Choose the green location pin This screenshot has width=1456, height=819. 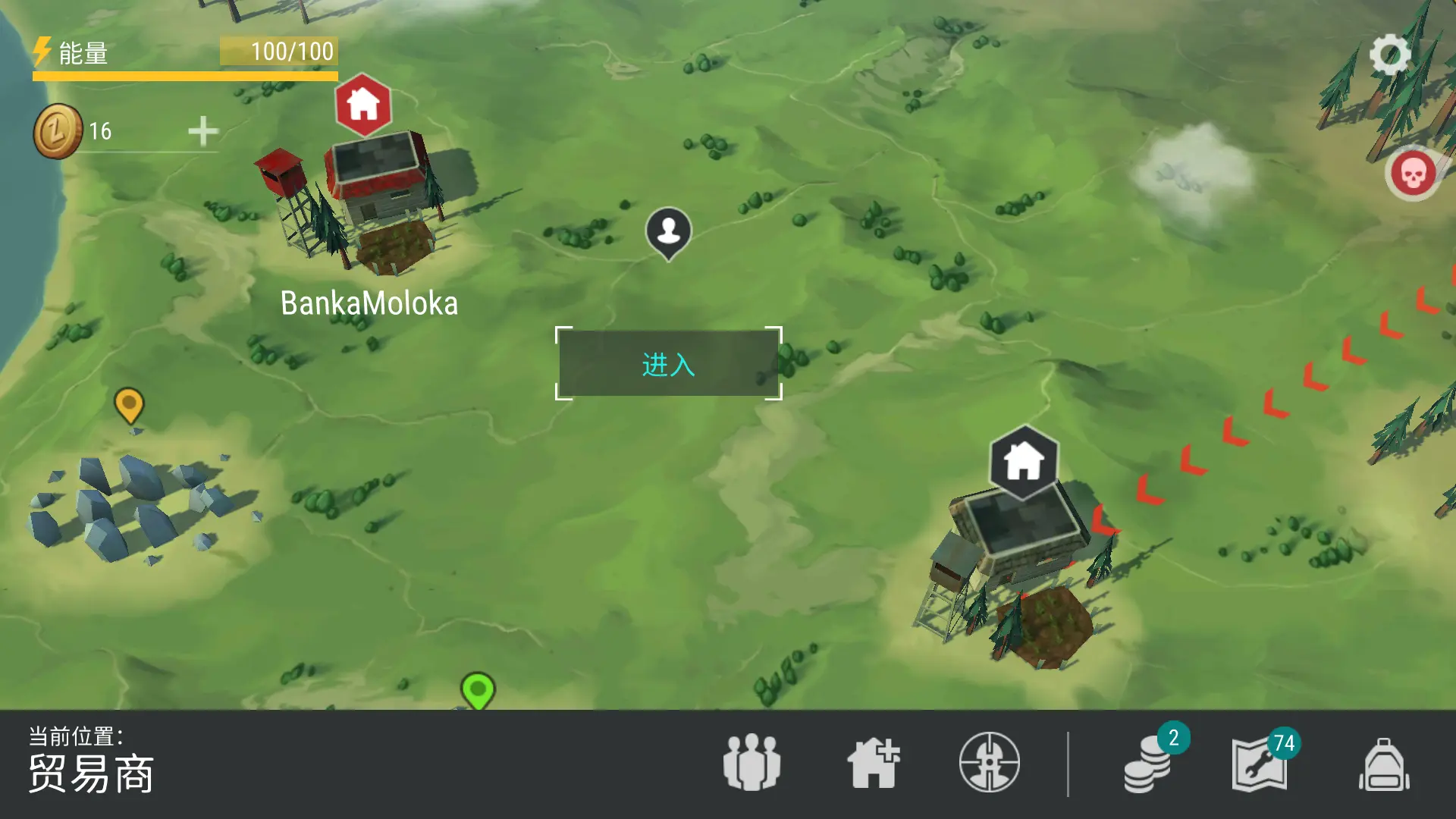click(x=478, y=690)
